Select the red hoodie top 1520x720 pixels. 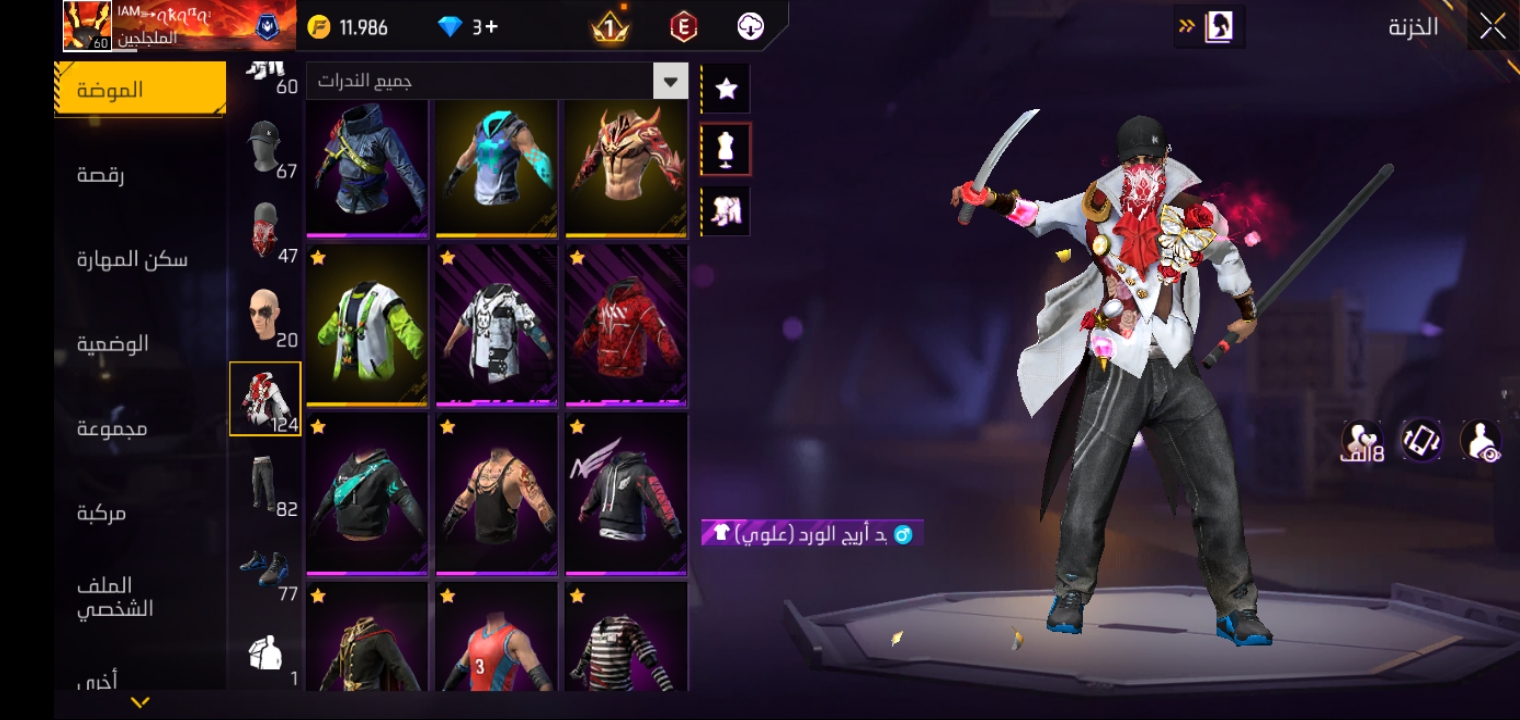pos(626,327)
